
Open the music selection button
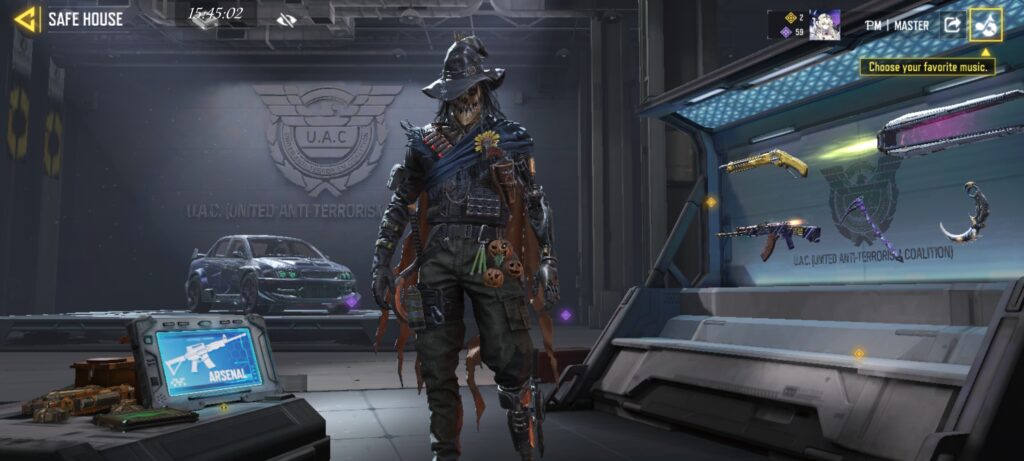985,24
